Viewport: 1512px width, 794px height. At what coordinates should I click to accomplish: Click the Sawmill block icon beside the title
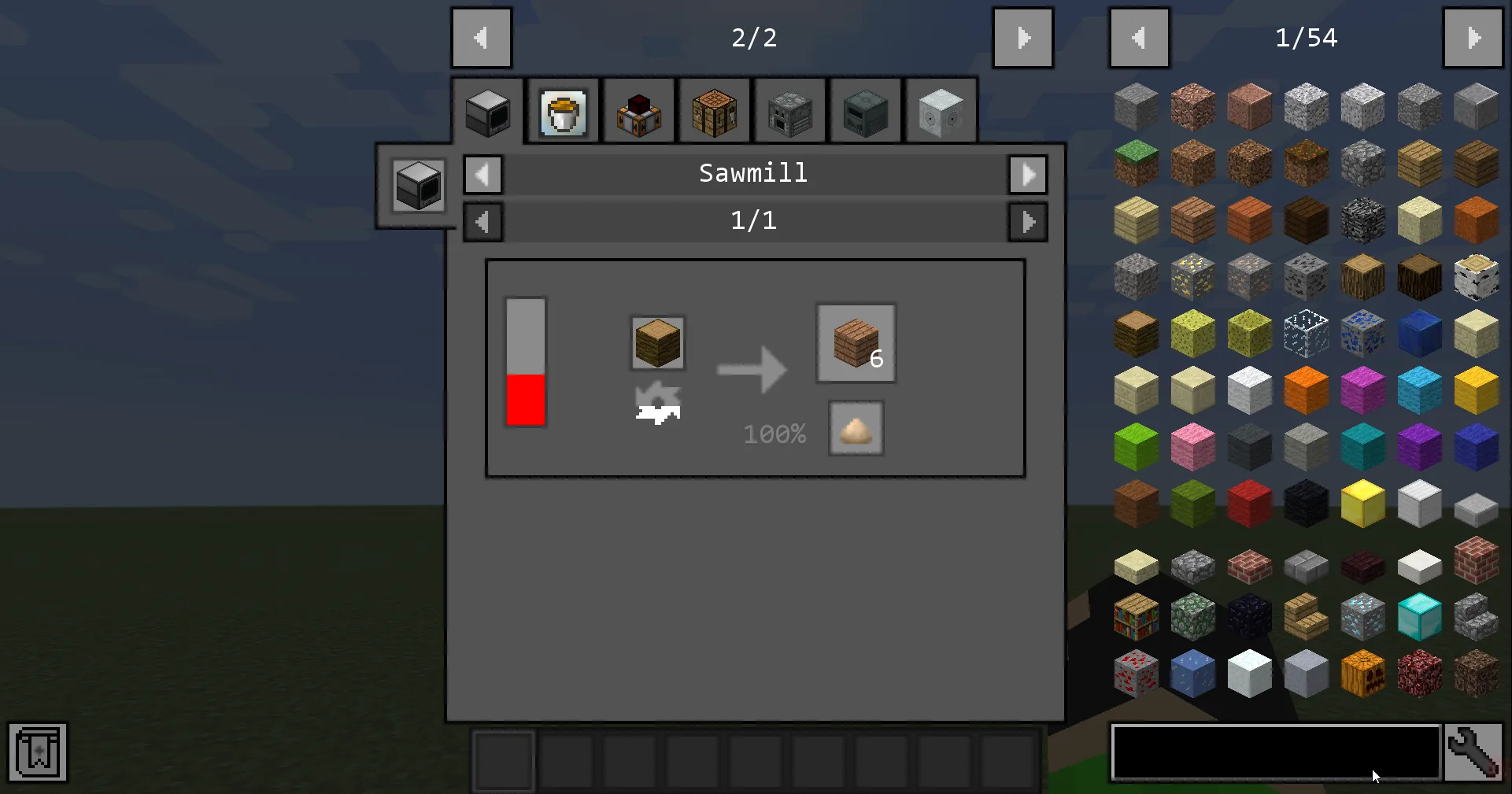click(416, 186)
